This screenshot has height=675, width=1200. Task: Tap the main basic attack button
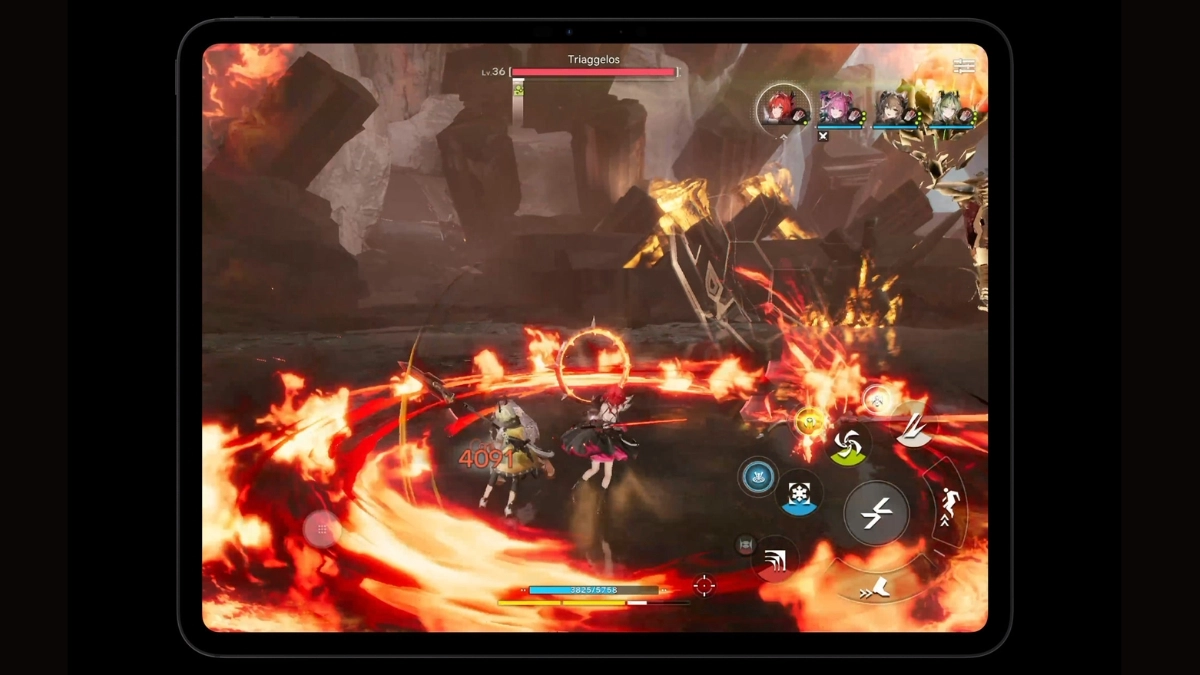875,513
